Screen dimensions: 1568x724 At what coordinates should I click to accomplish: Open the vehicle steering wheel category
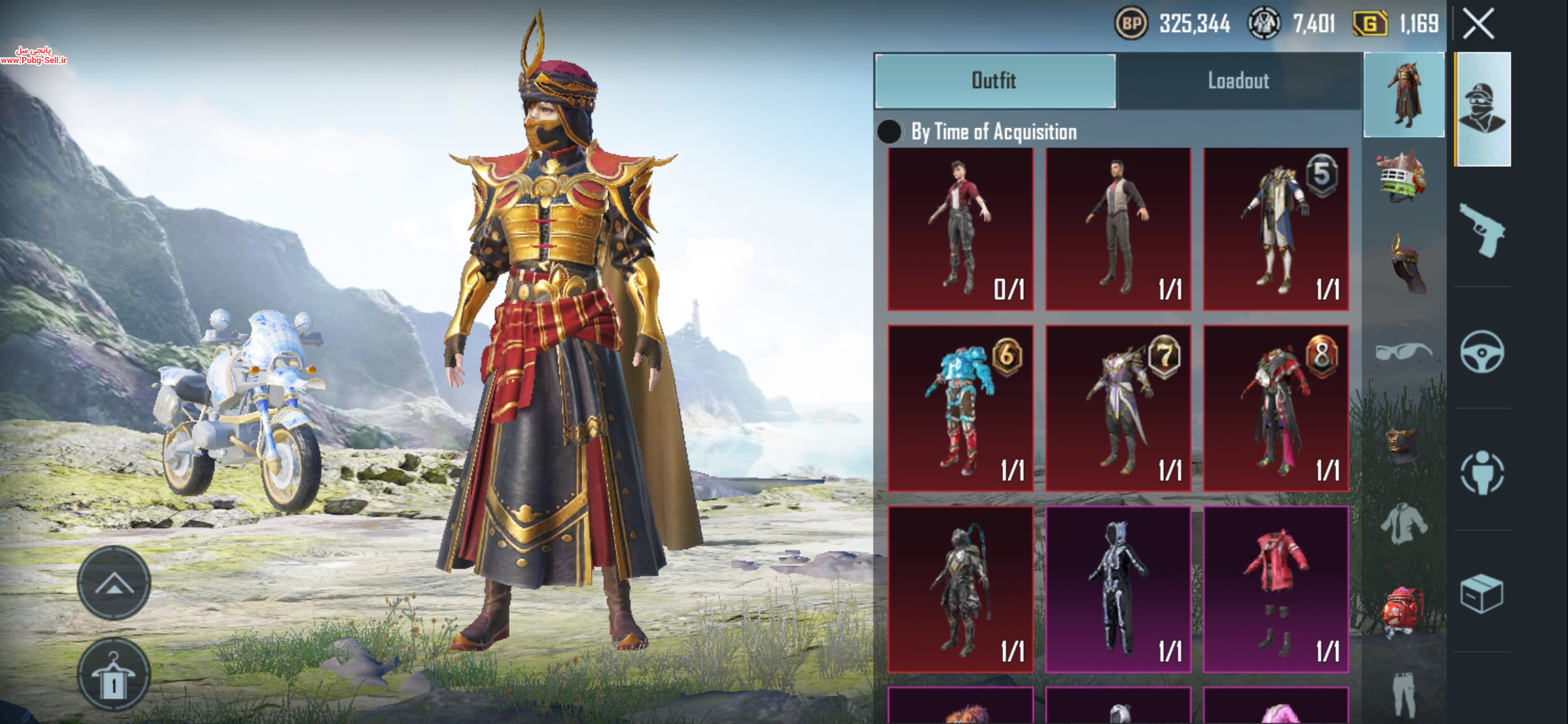[1482, 352]
